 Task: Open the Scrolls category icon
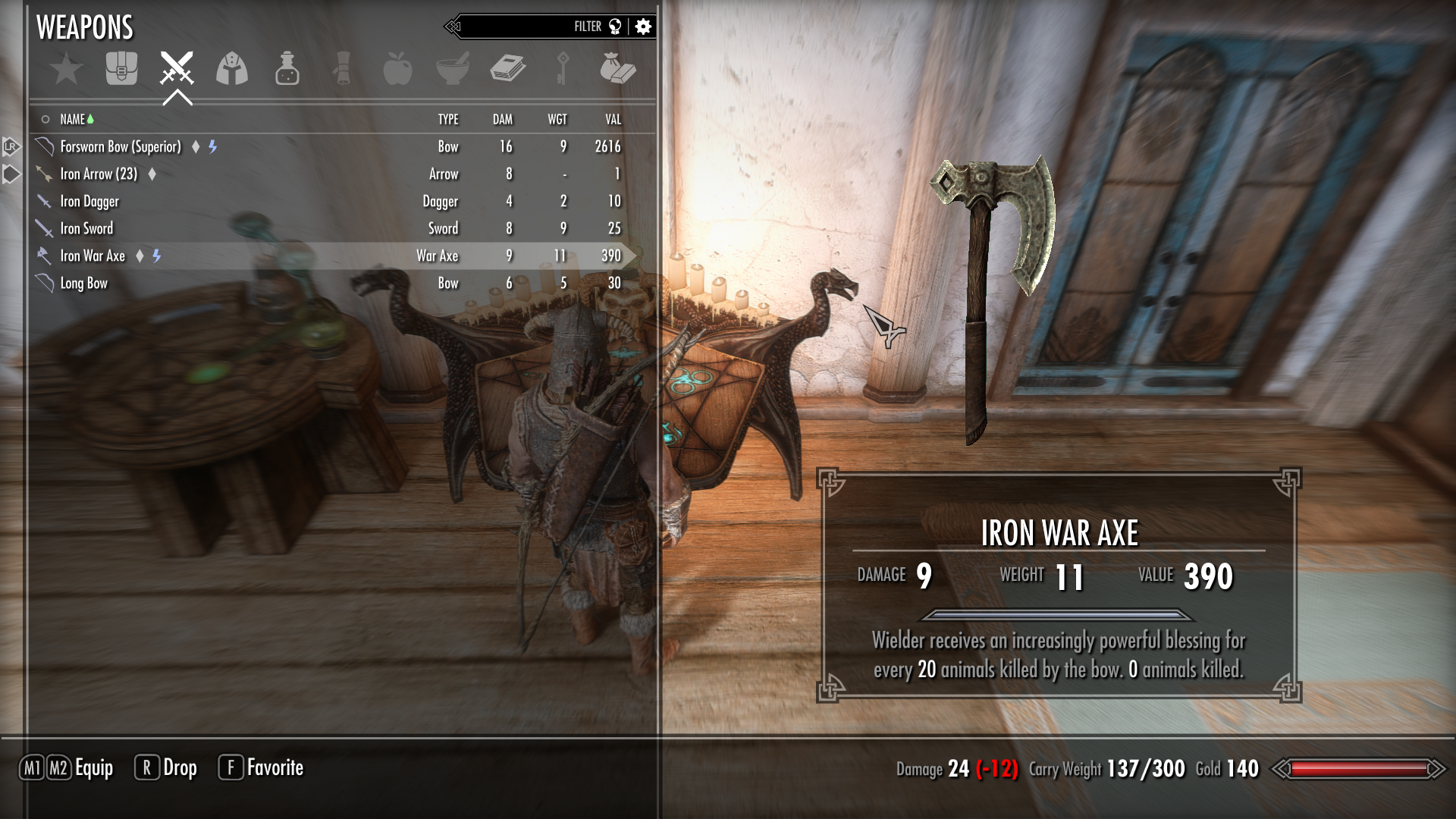pyautogui.click(x=341, y=68)
